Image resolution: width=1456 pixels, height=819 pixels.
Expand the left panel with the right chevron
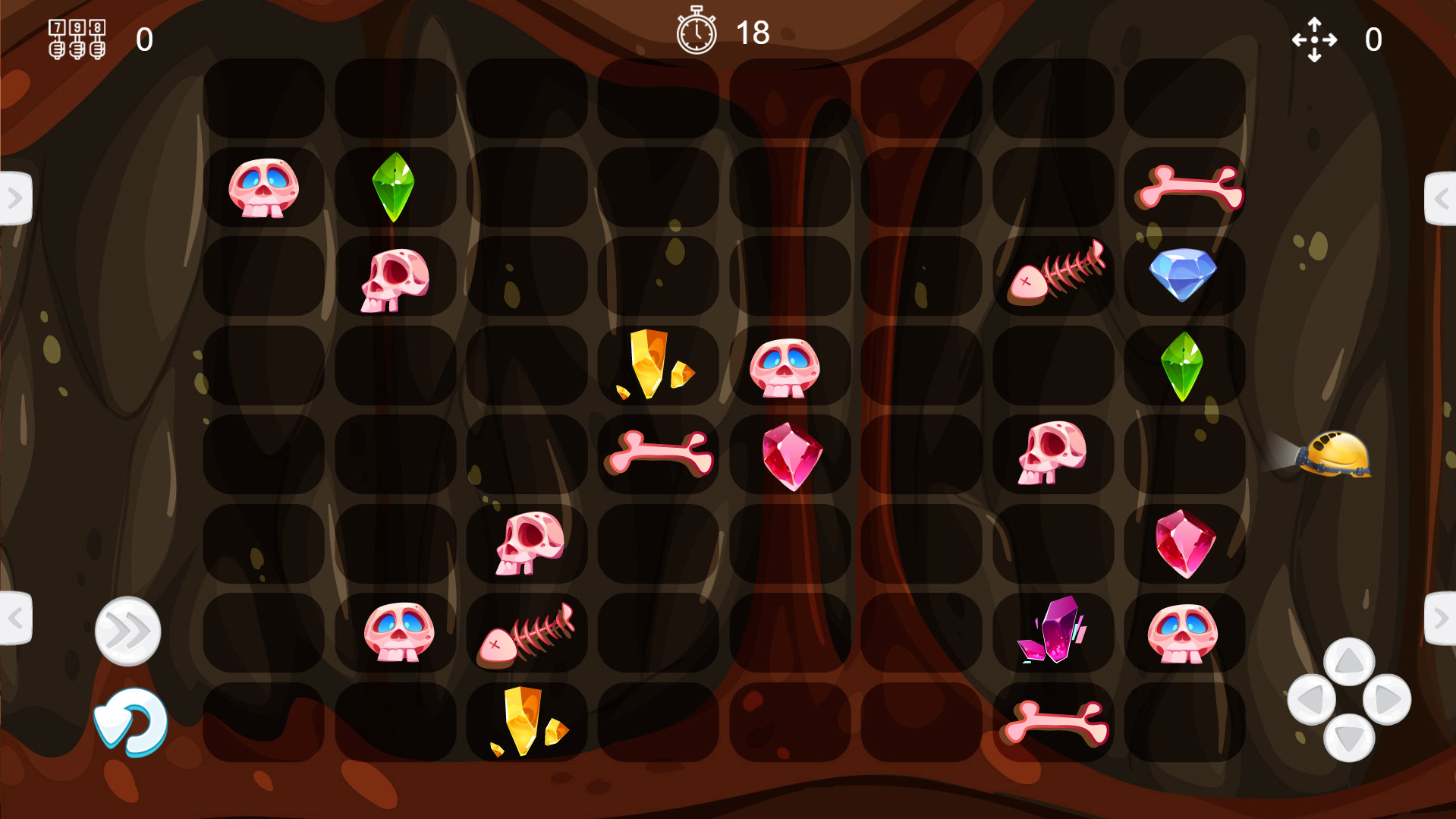coord(14,197)
